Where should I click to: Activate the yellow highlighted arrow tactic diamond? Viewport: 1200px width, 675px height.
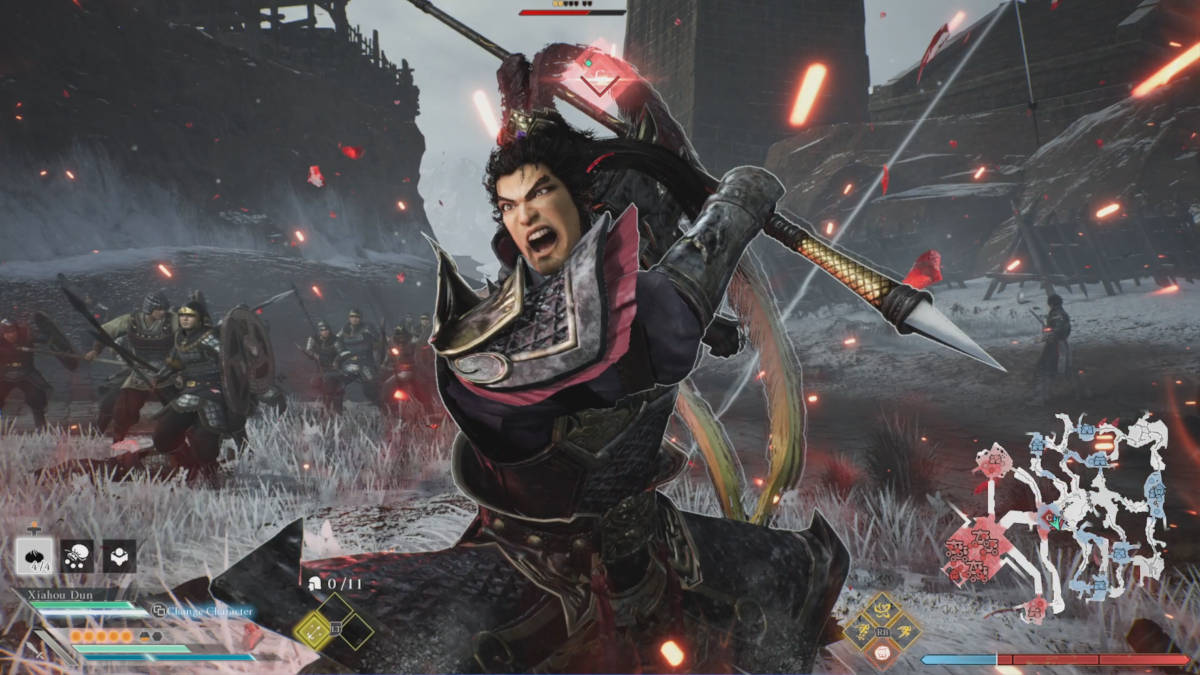(313, 629)
